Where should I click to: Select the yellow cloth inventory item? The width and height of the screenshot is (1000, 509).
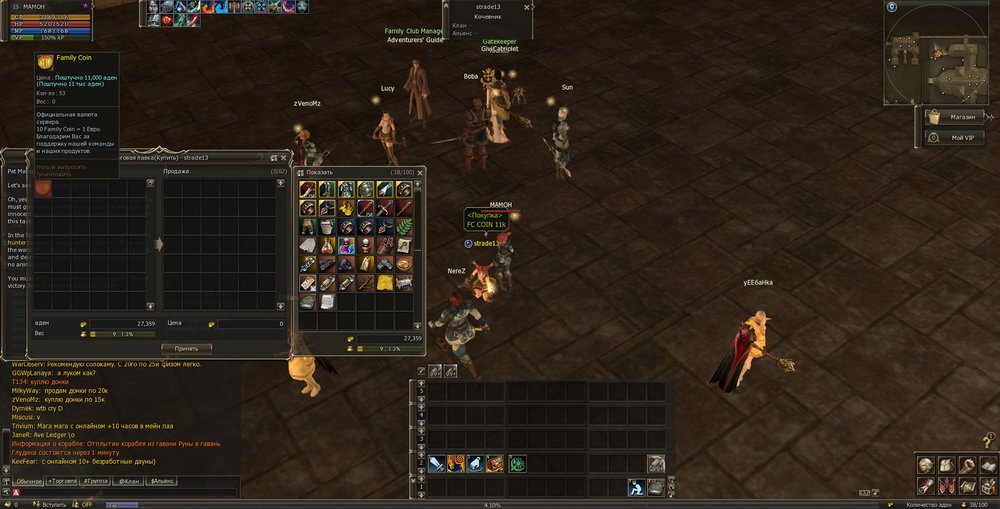click(x=385, y=283)
